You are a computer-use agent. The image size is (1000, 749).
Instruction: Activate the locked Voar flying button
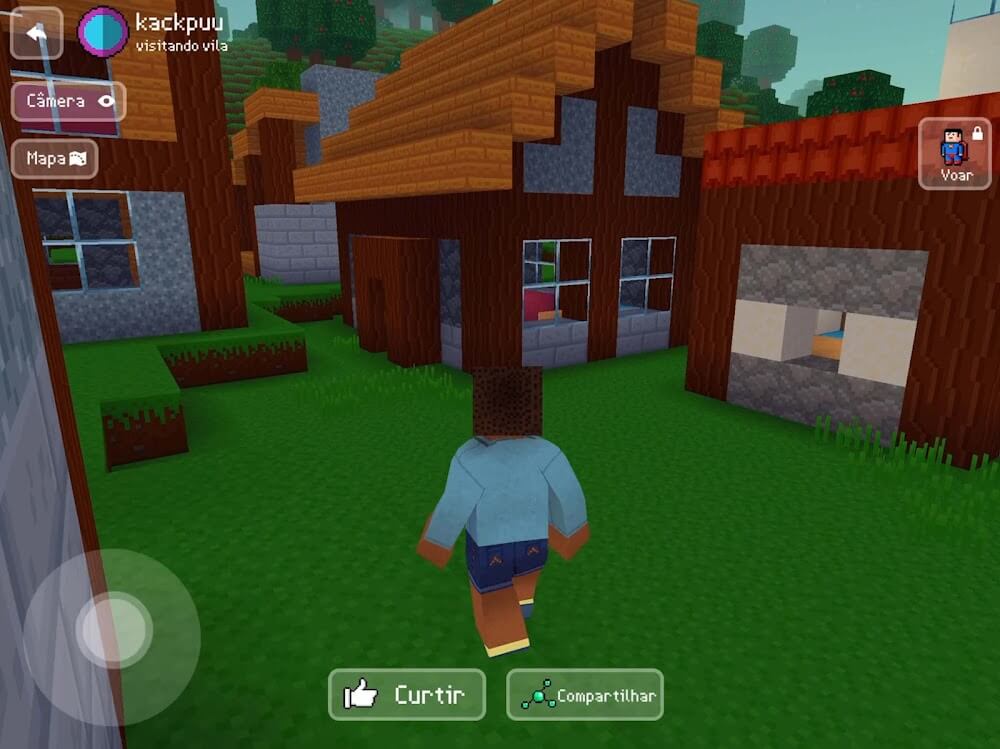[x=955, y=153]
